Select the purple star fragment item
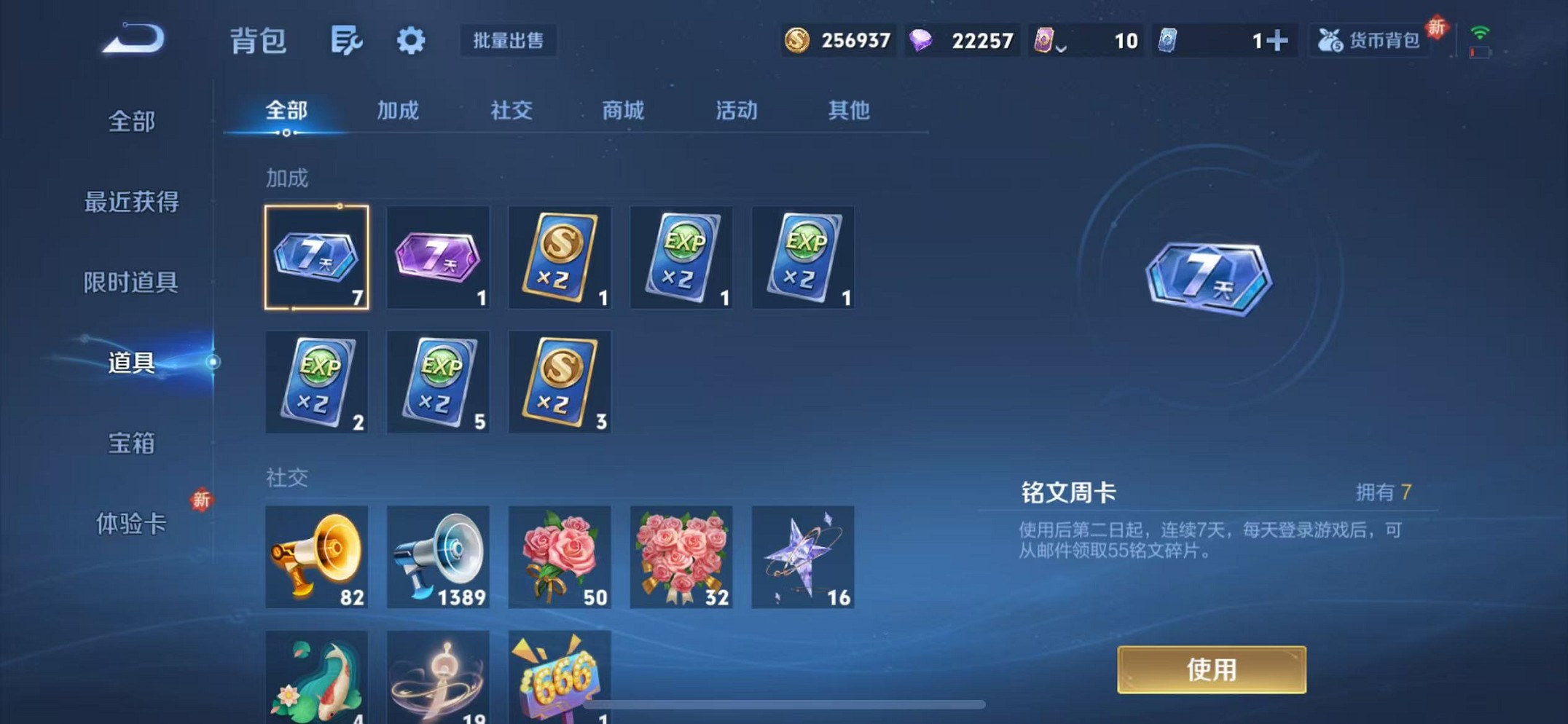The image size is (1568, 724). (x=803, y=557)
